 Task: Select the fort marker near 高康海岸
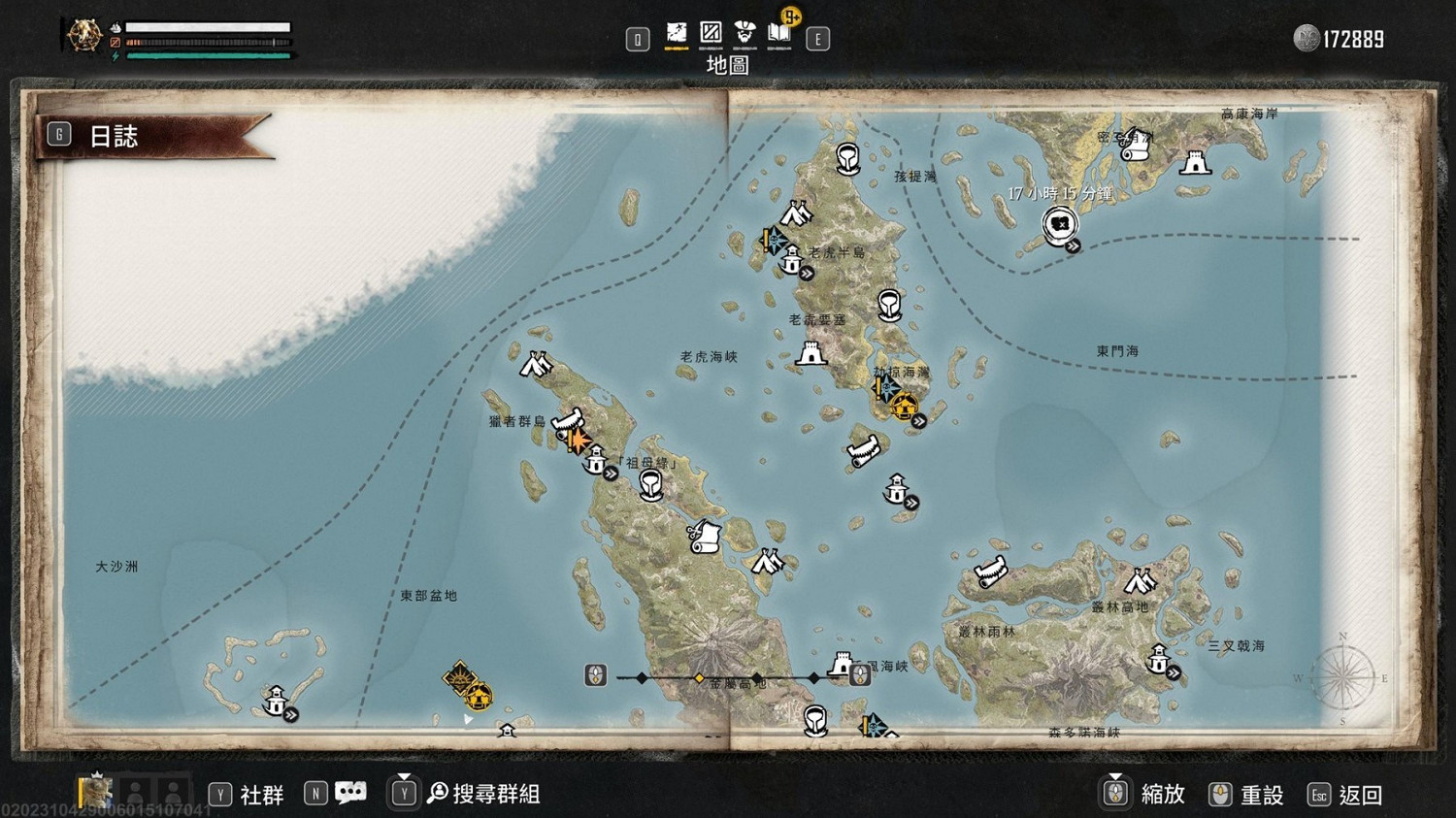[x=1195, y=163]
